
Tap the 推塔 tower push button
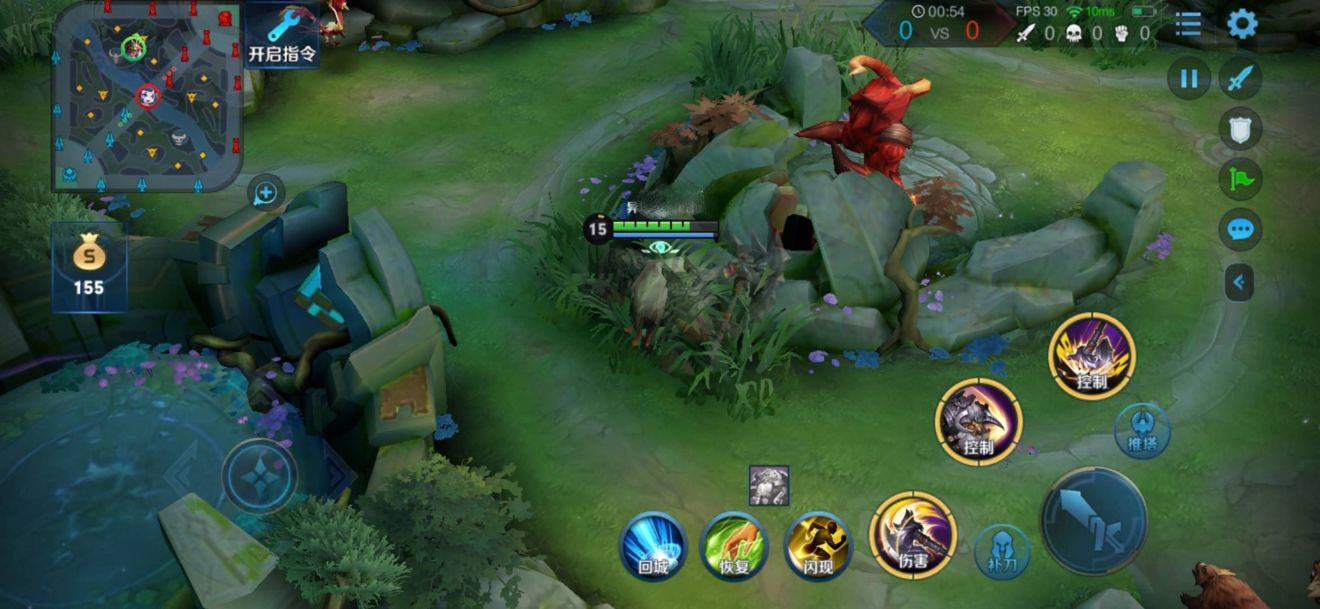tap(1142, 430)
